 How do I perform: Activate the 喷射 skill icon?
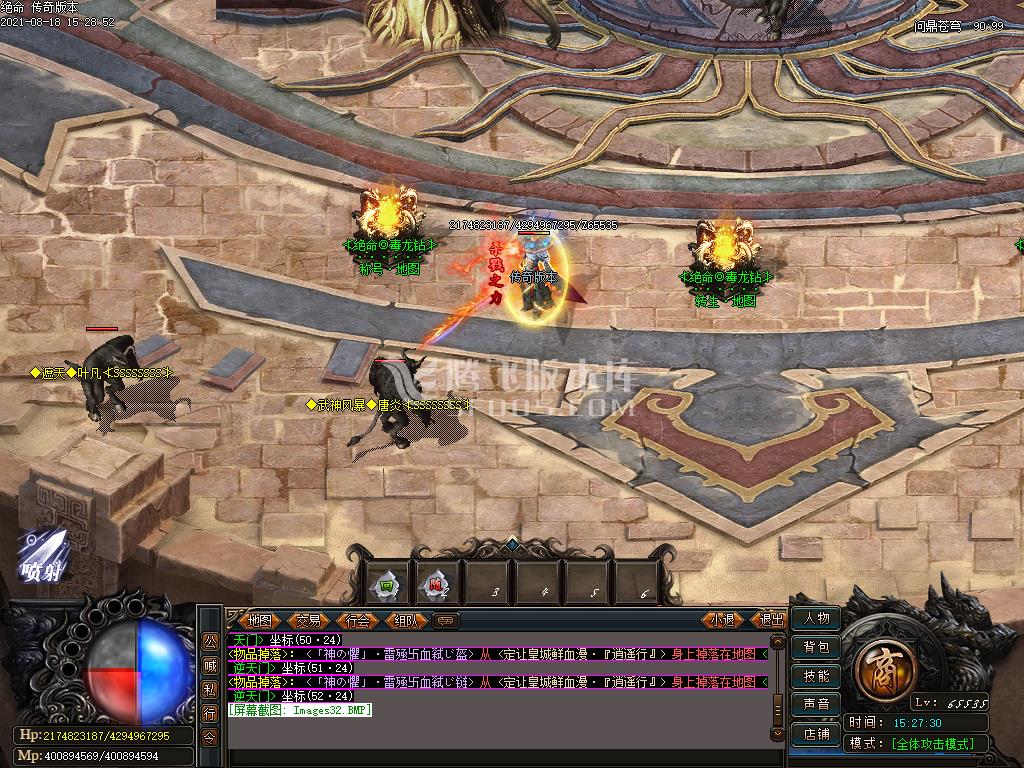[44, 553]
